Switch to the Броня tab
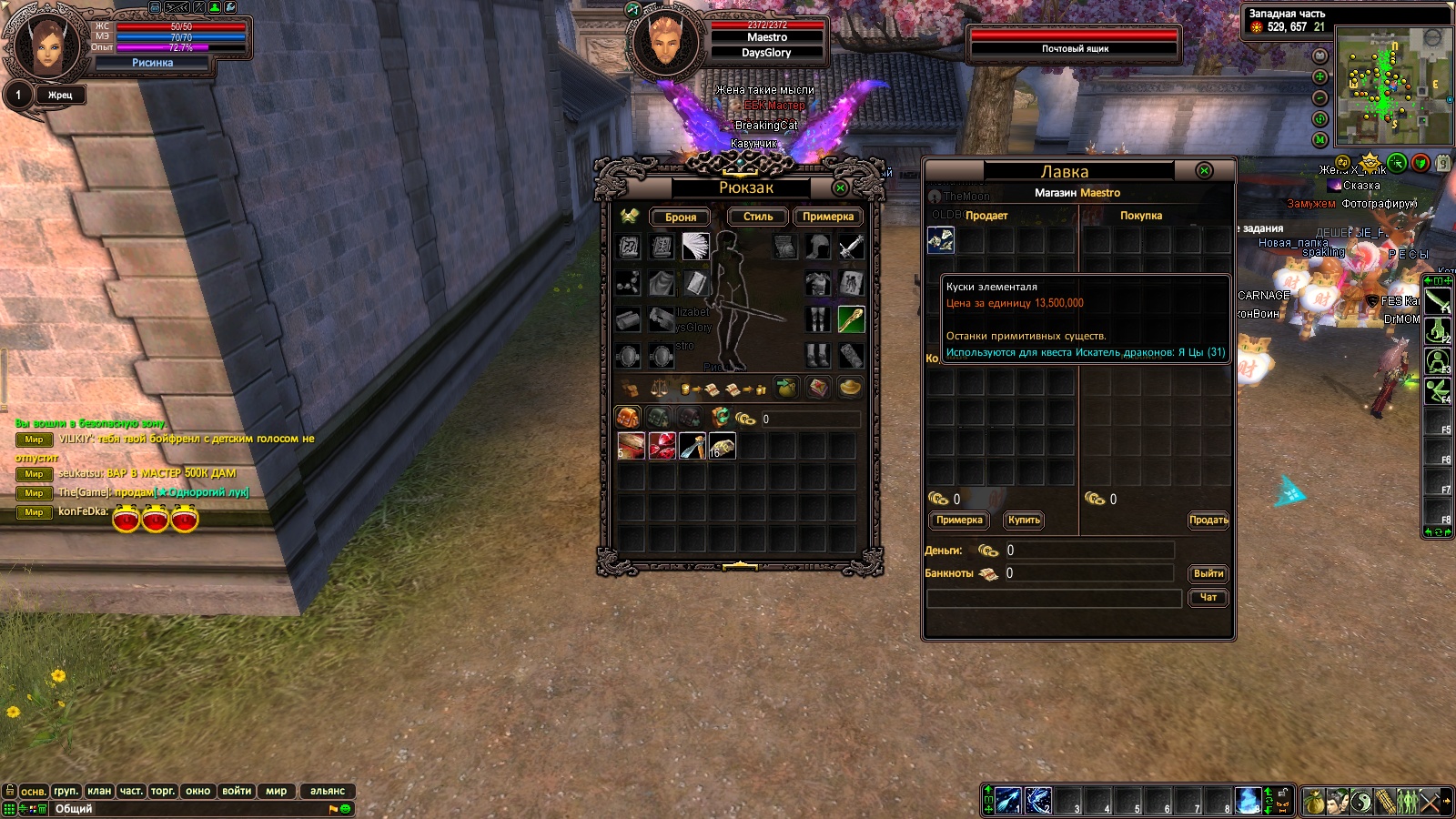Screen dimensions: 1456x819 pos(680,217)
